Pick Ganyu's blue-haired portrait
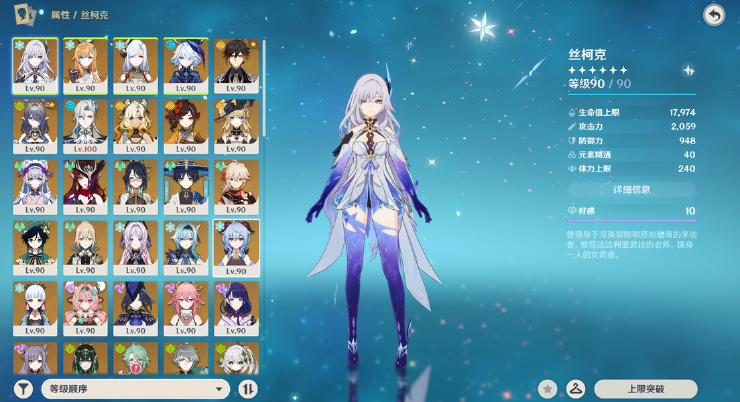 (236, 246)
